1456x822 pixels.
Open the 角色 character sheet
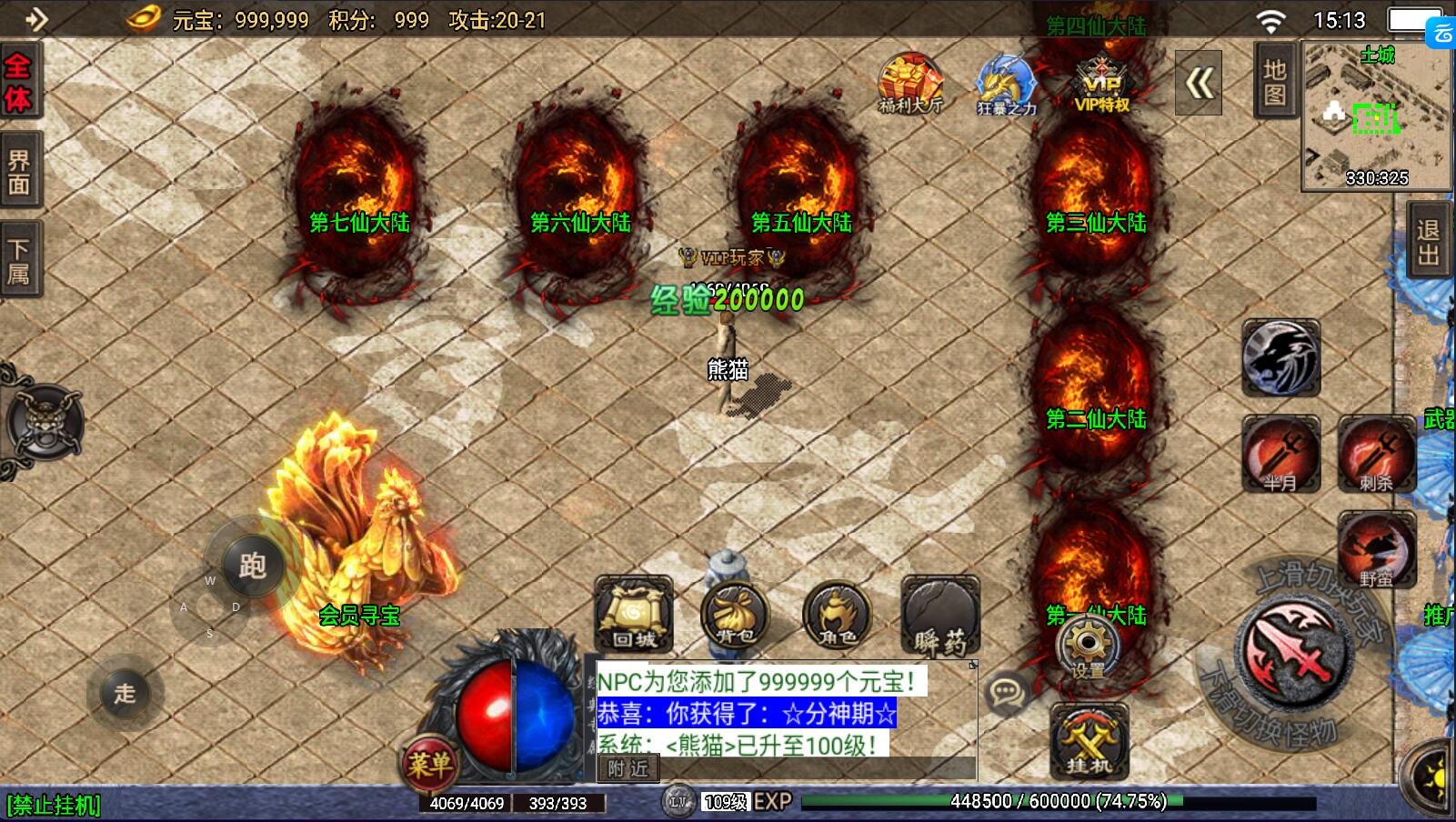pos(837,616)
